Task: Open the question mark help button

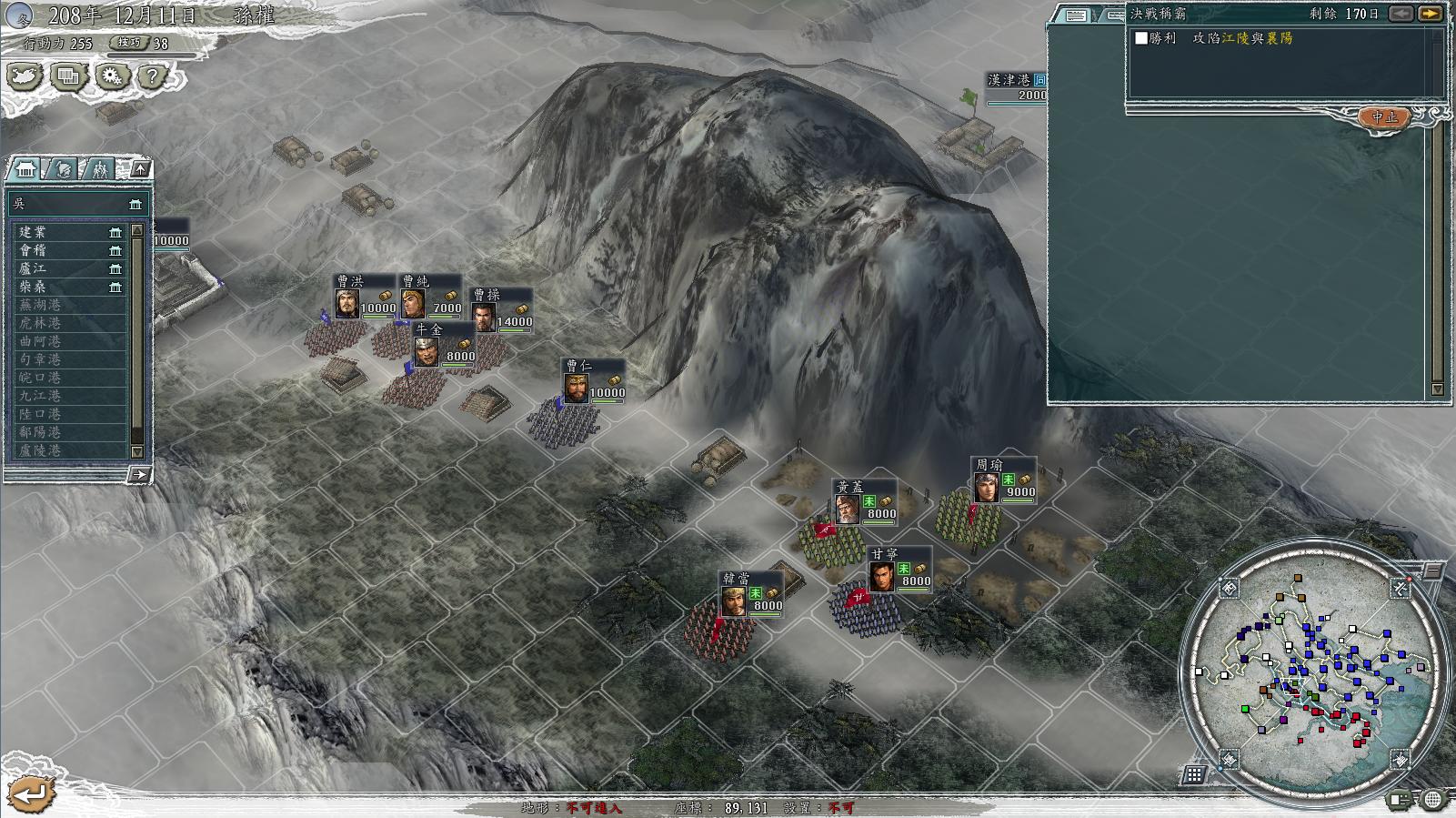Action: point(154,77)
